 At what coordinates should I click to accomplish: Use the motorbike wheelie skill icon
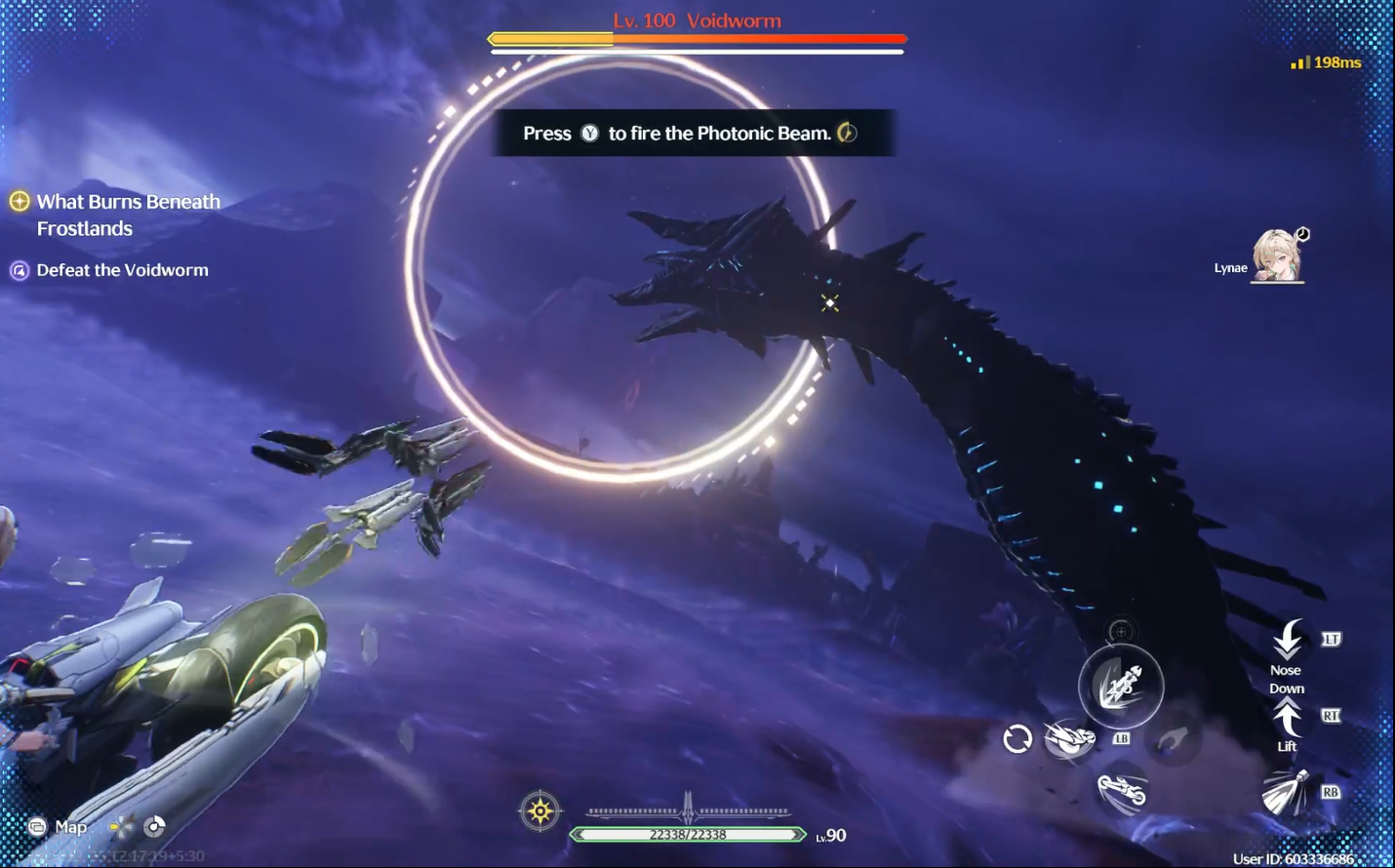[x=1122, y=790]
